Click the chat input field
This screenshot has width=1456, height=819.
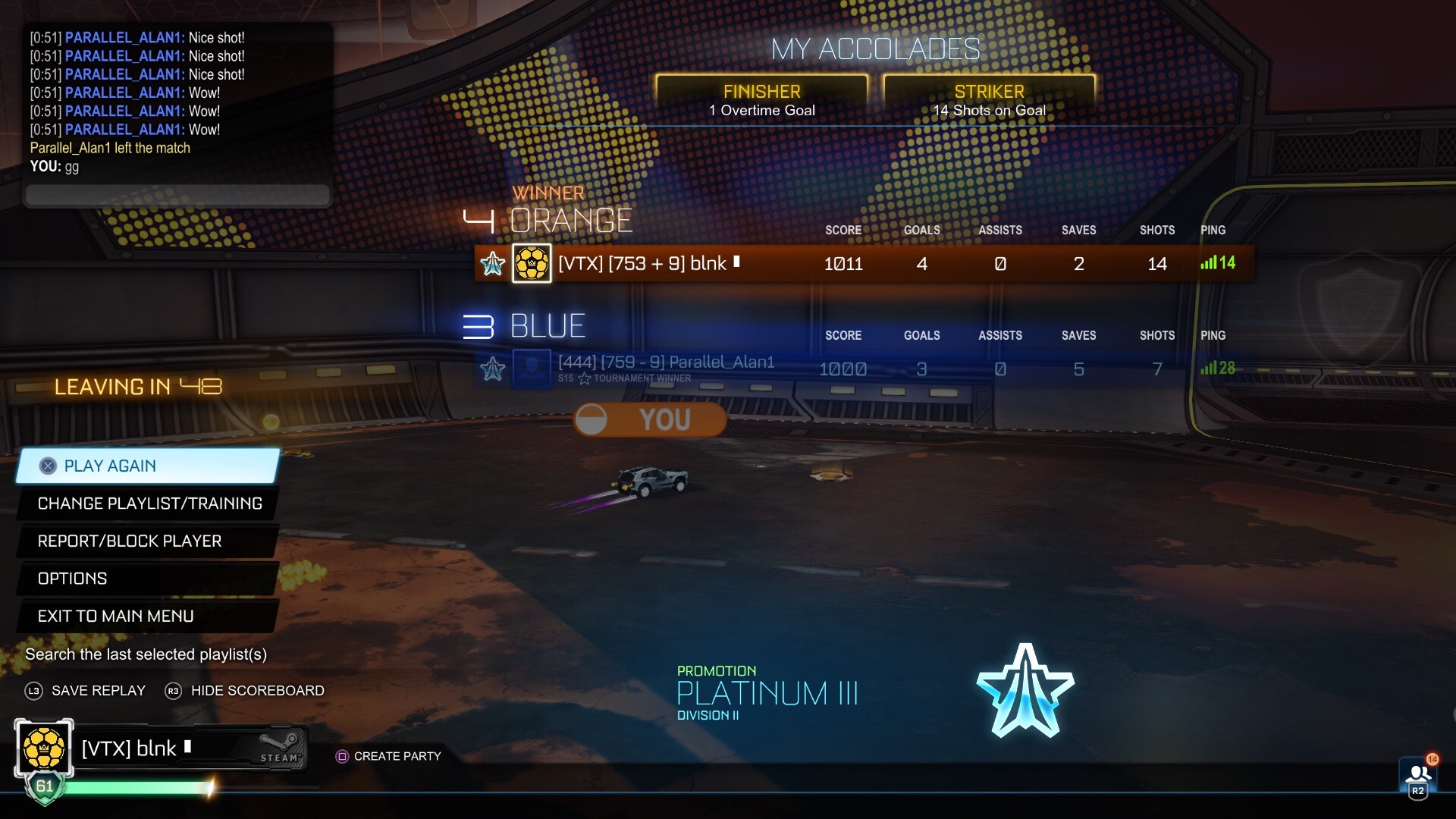point(176,195)
